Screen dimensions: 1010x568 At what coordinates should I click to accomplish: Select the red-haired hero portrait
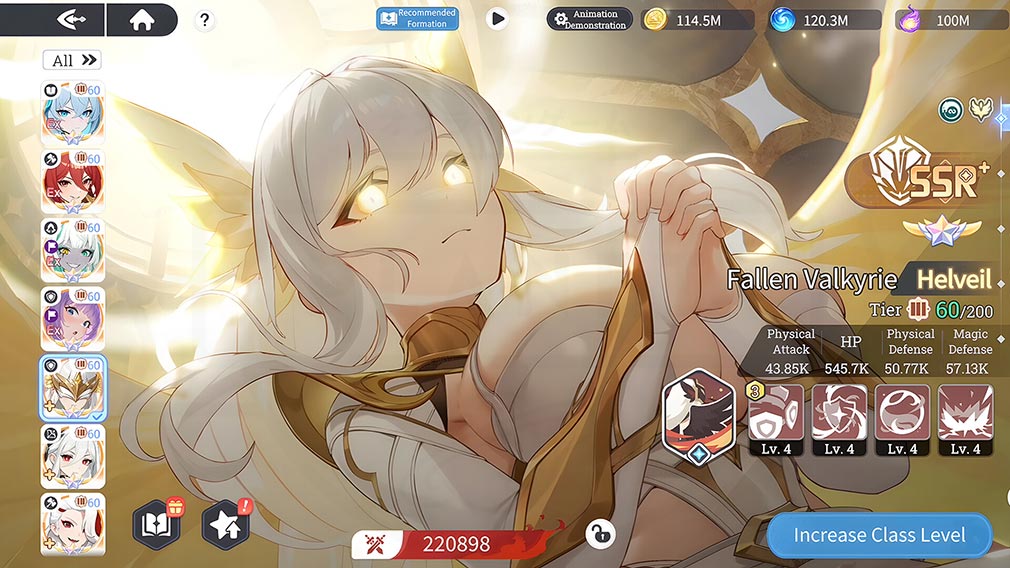point(72,181)
